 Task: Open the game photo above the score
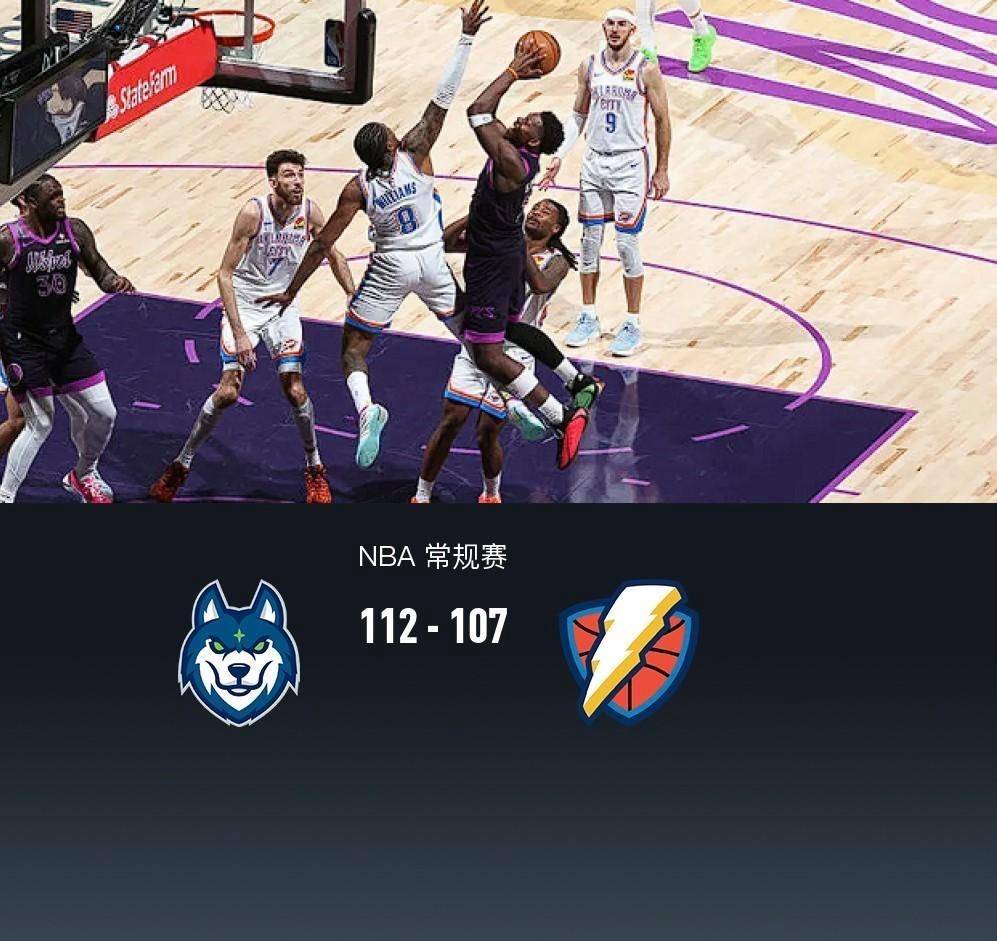[x=498, y=250]
